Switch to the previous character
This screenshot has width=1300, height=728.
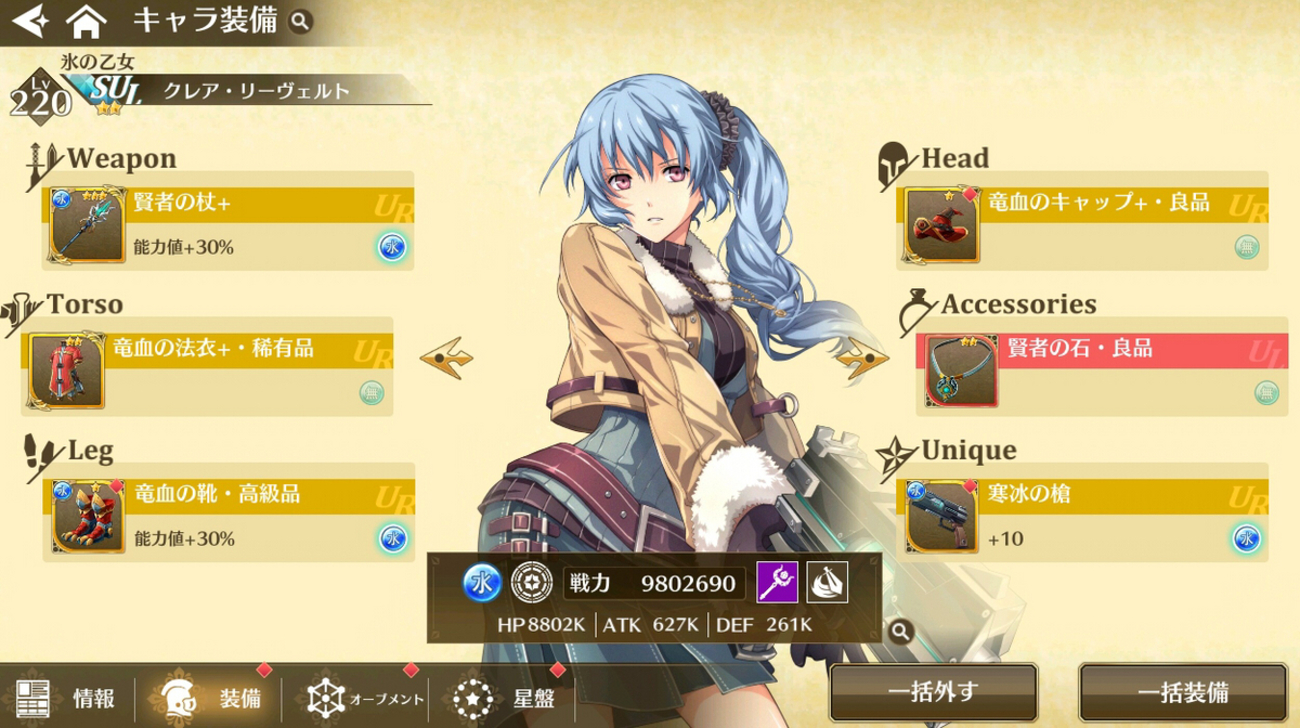coord(446,358)
